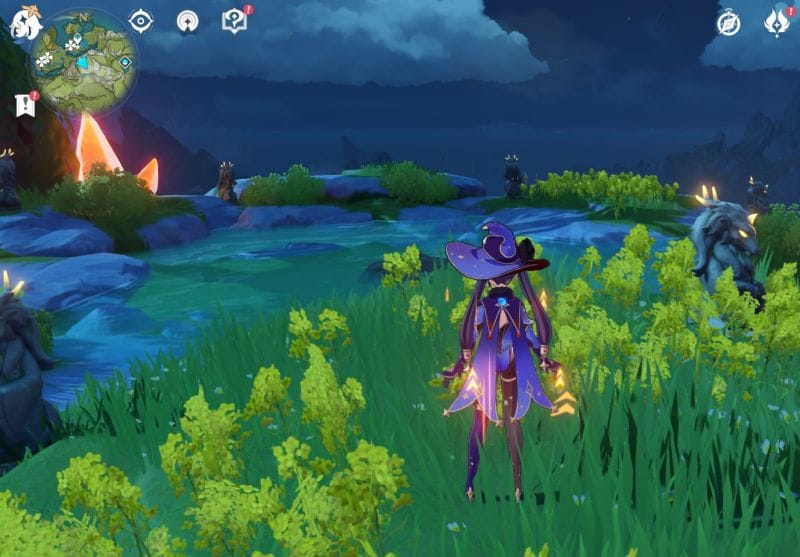
Task: Open the events compass icon
Action: pos(729,22)
